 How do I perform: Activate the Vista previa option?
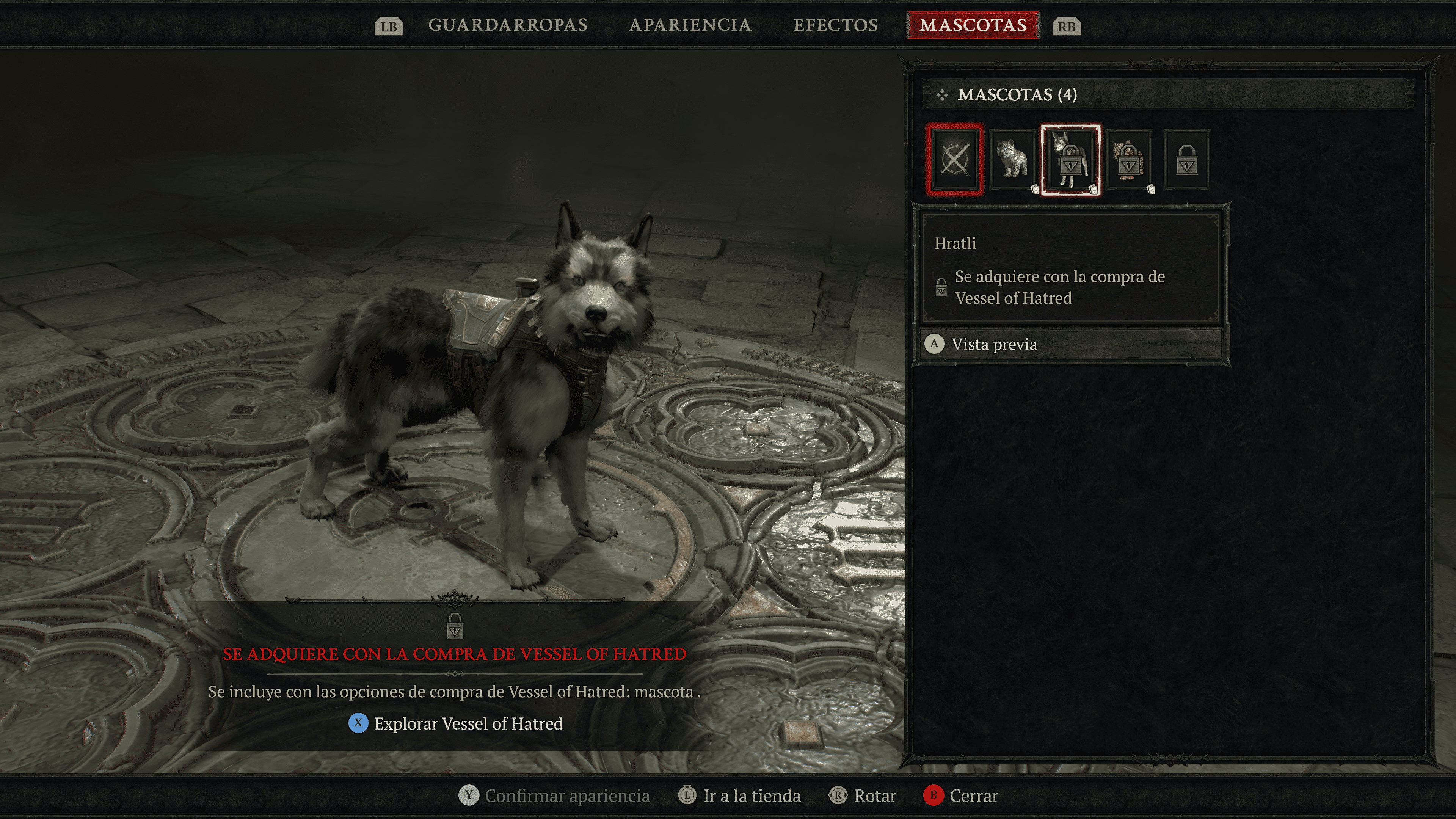pyautogui.click(x=993, y=344)
